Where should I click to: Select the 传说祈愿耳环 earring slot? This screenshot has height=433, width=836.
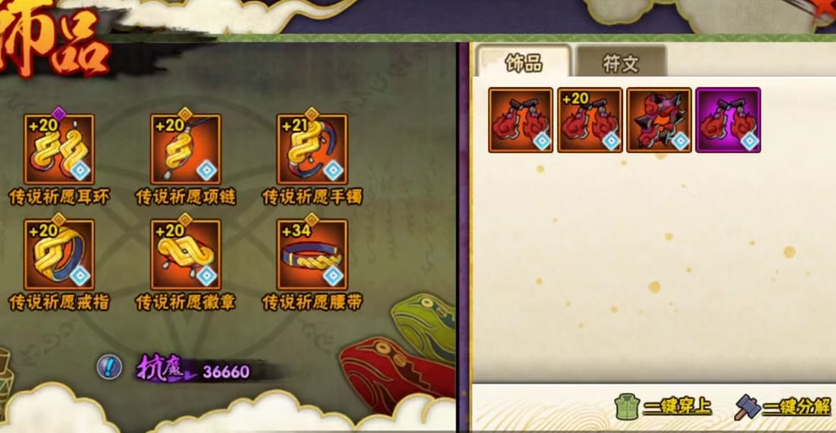pyautogui.click(x=59, y=149)
